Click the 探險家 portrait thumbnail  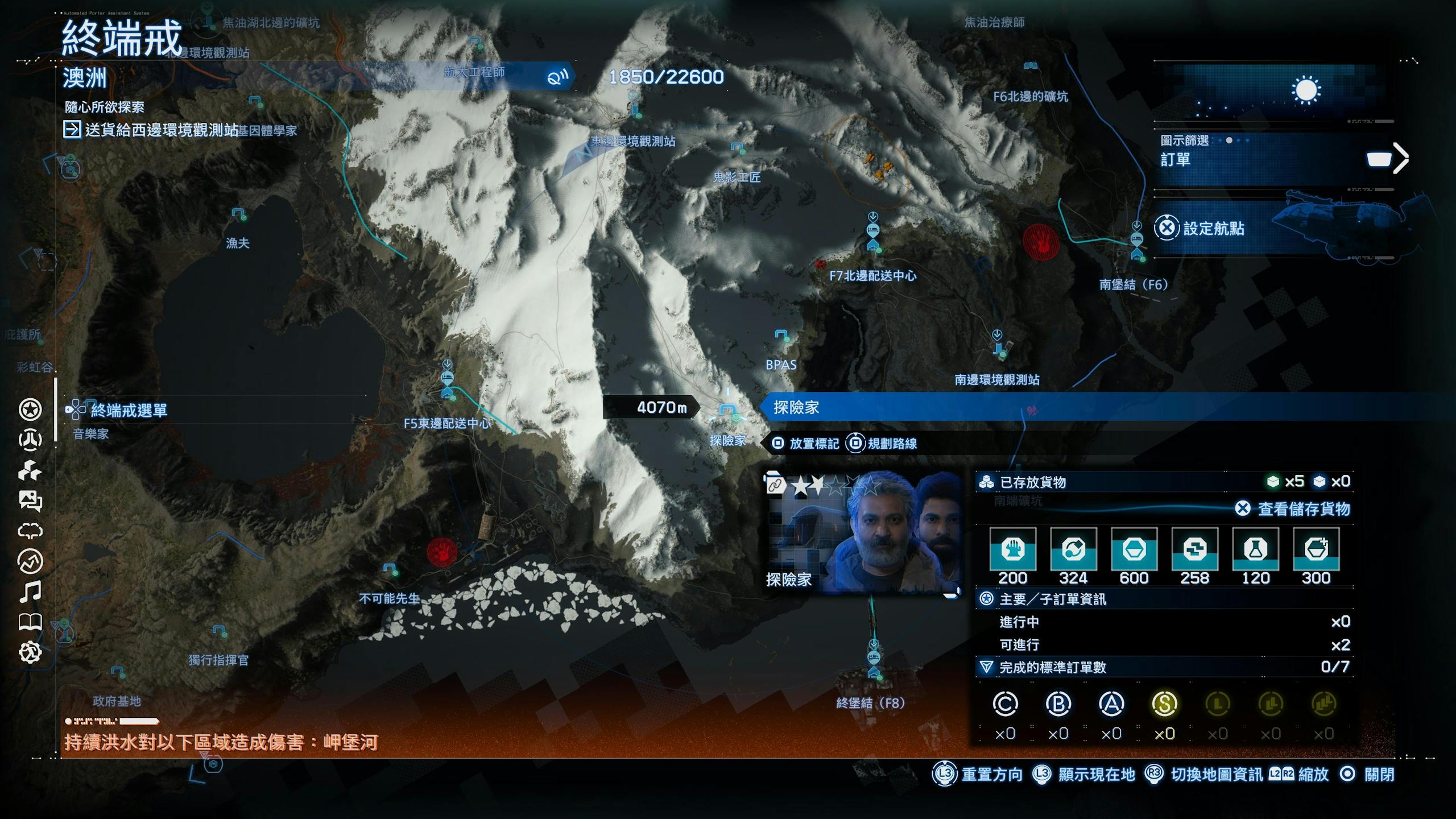[x=862, y=533]
